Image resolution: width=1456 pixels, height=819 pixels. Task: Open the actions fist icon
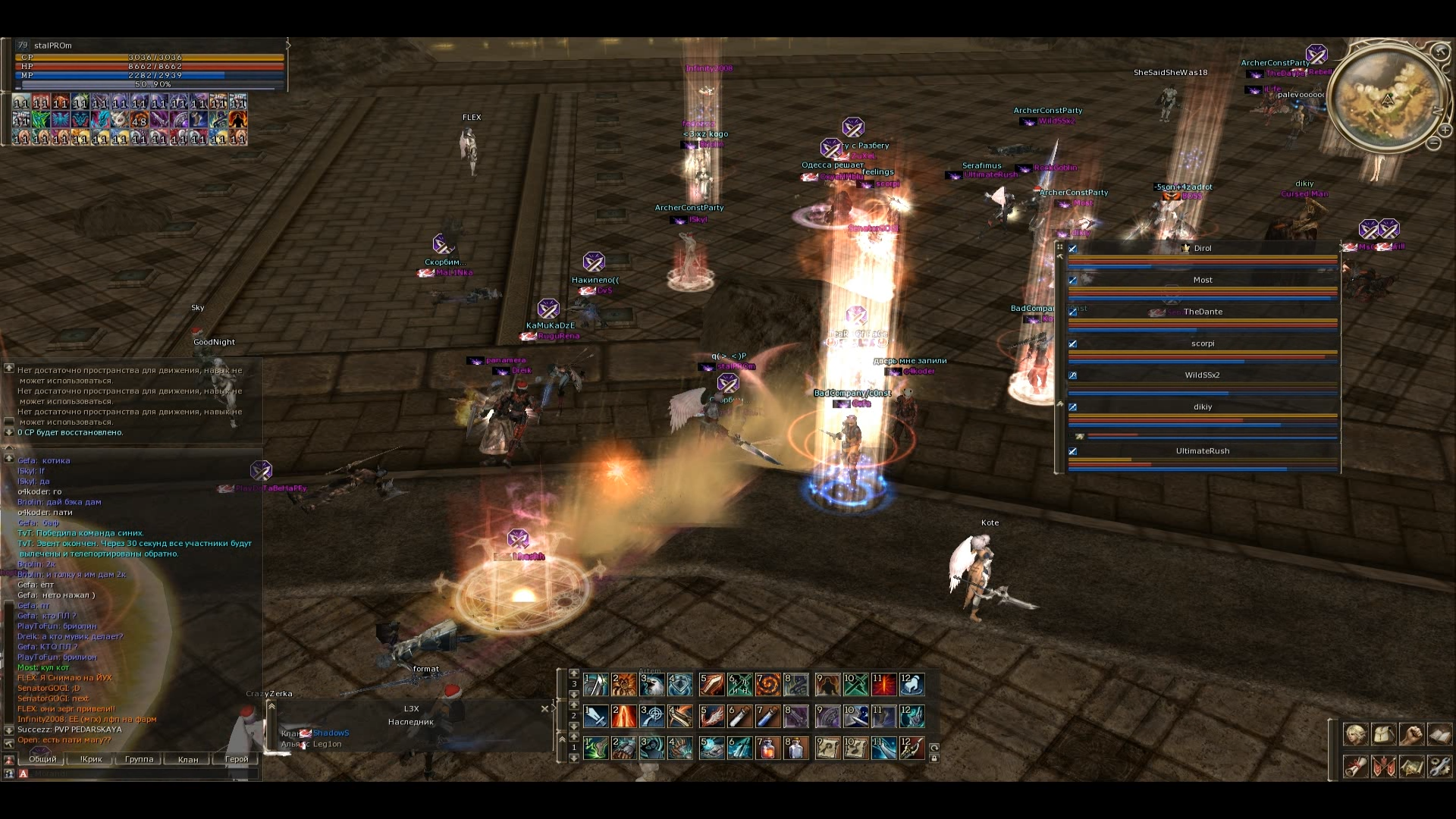1411,734
